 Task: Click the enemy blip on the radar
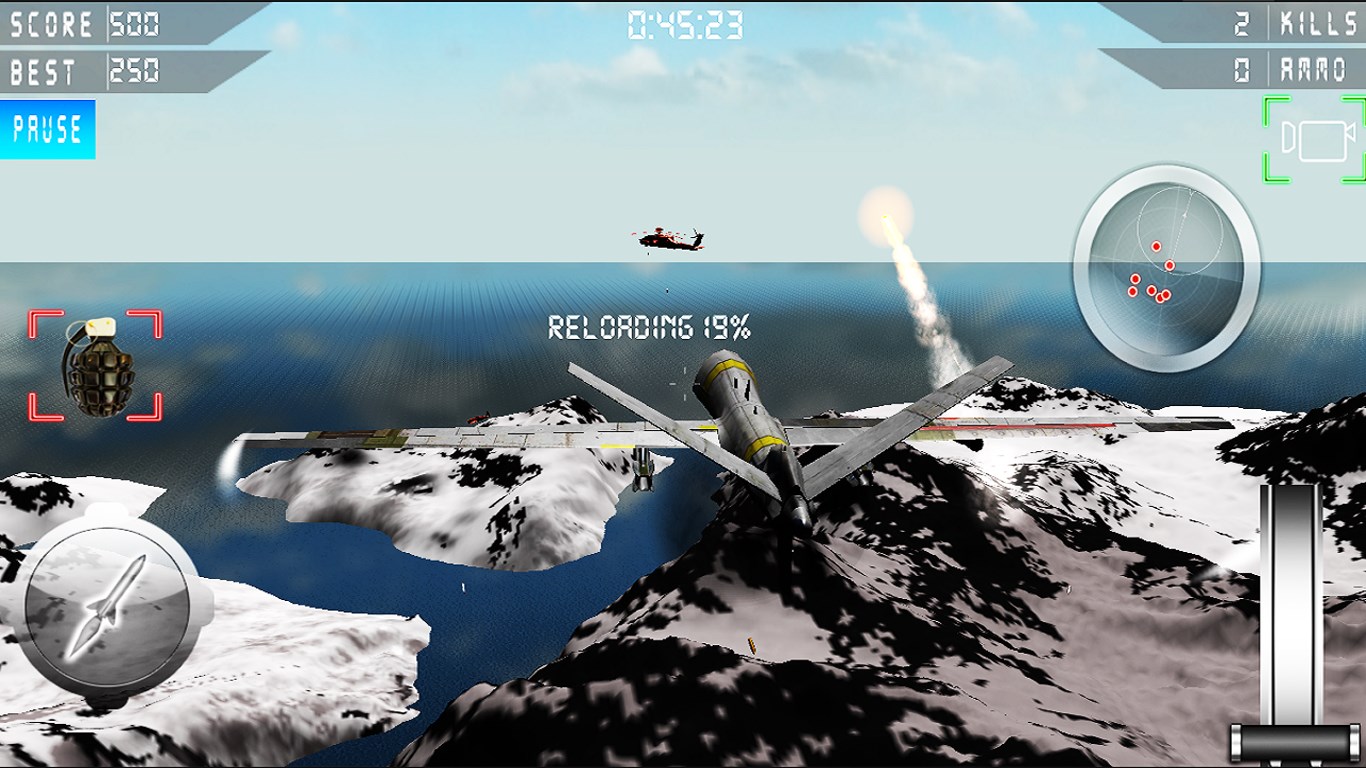coord(1156,244)
